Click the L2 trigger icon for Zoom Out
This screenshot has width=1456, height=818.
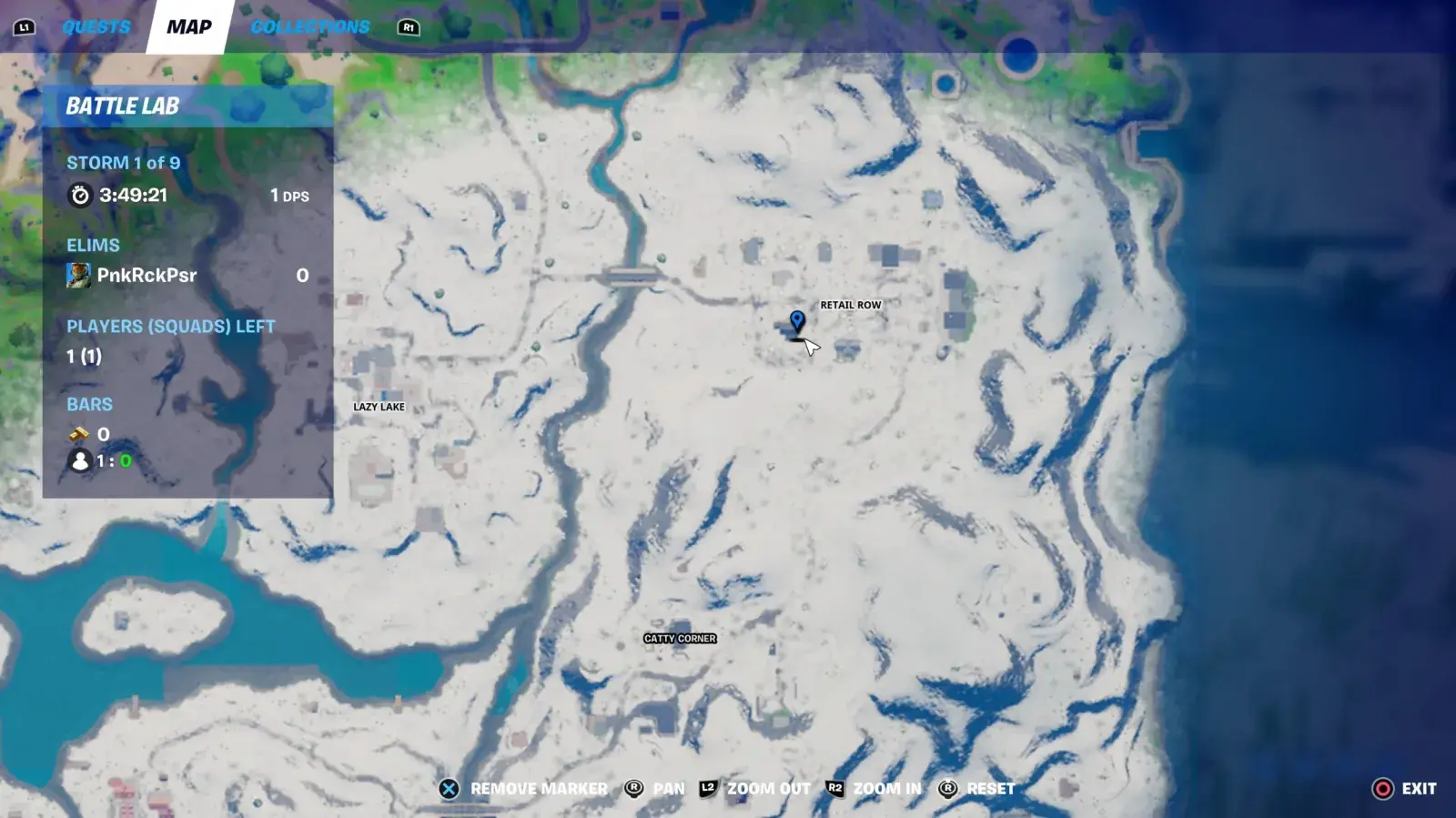[705, 788]
